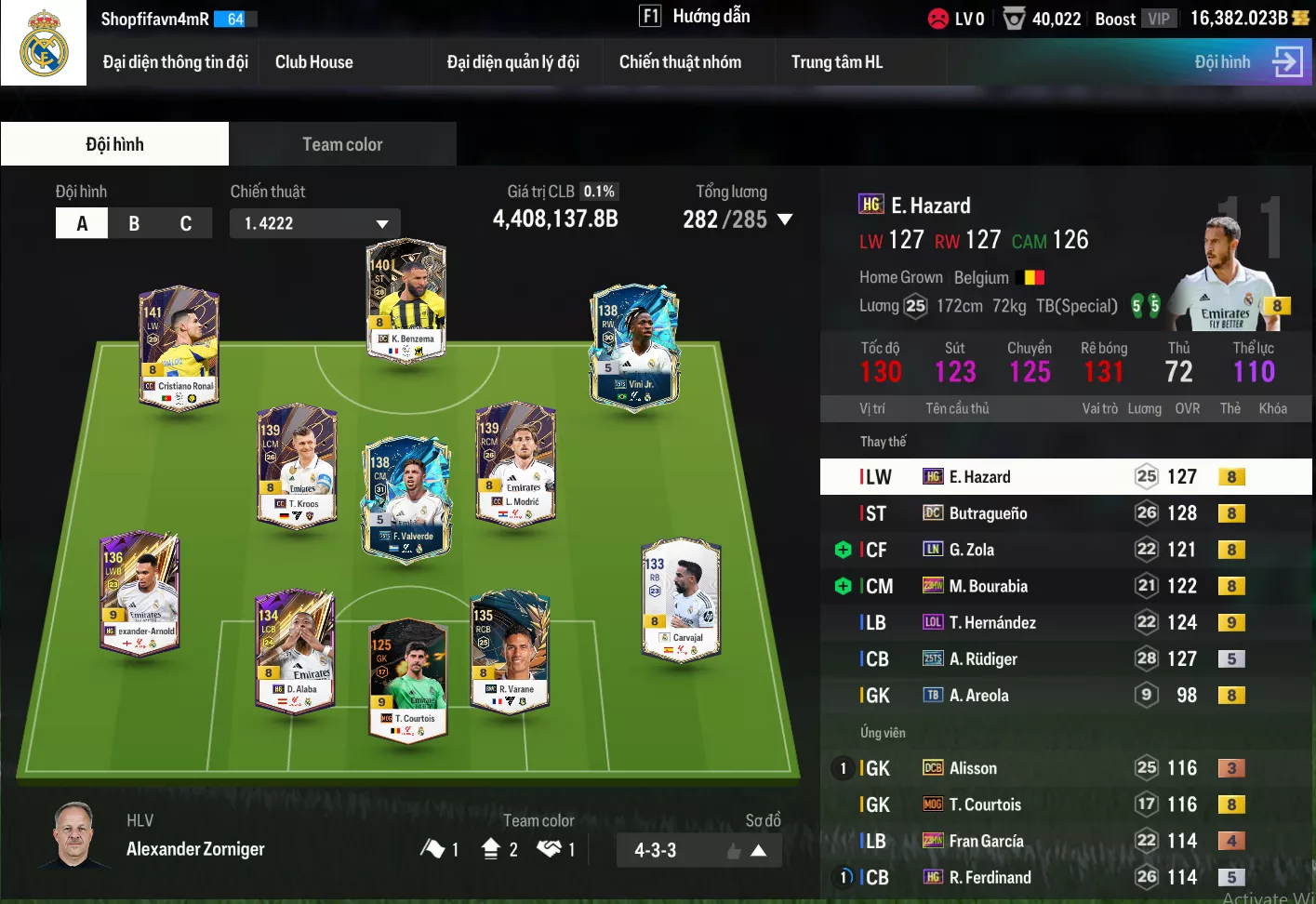Open the tactics dropdown showing 1.4222
This screenshot has width=1316, height=904.
tap(315, 223)
